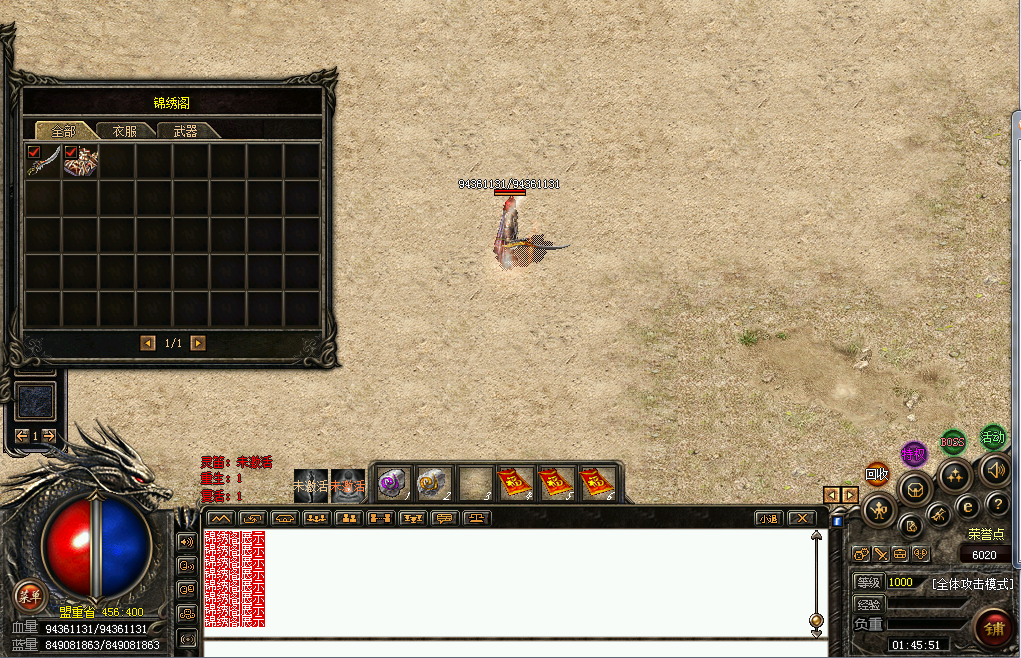
Task: Open the 回收 (recycle) button
Action: tap(877, 474)
